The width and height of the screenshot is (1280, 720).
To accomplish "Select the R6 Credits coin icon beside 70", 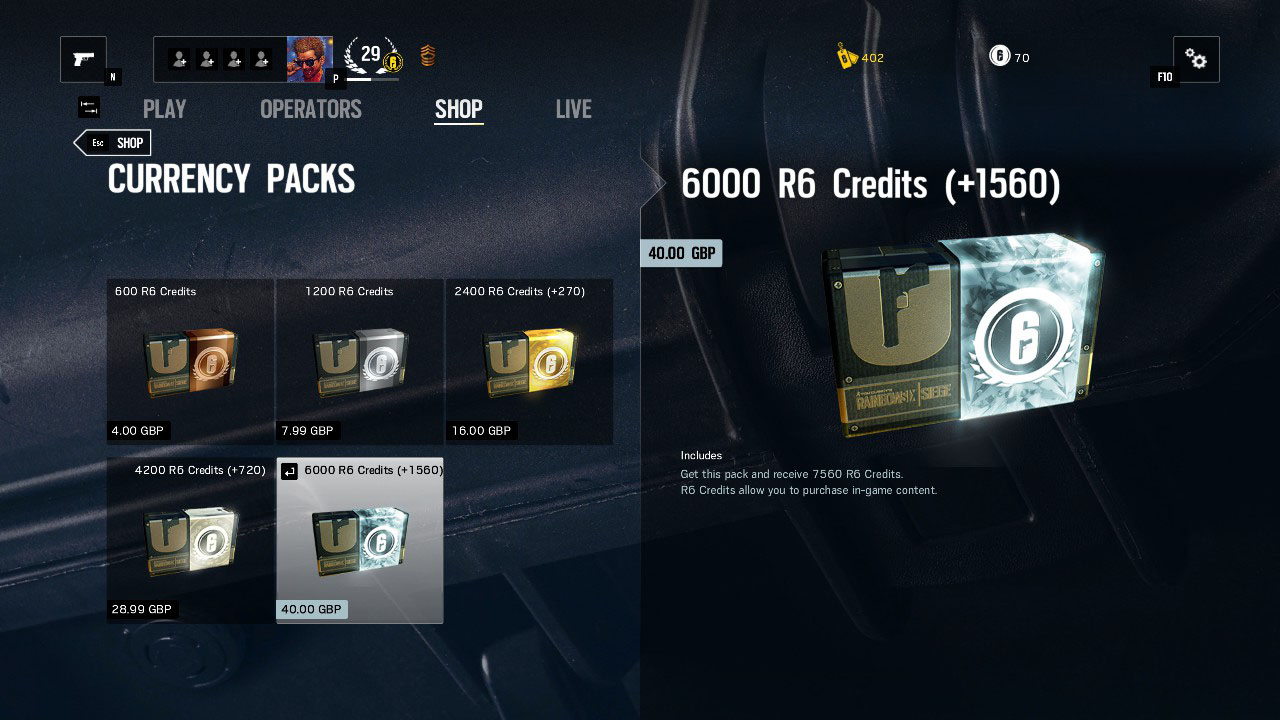I will pyautogui.click(x=999, y=56).
